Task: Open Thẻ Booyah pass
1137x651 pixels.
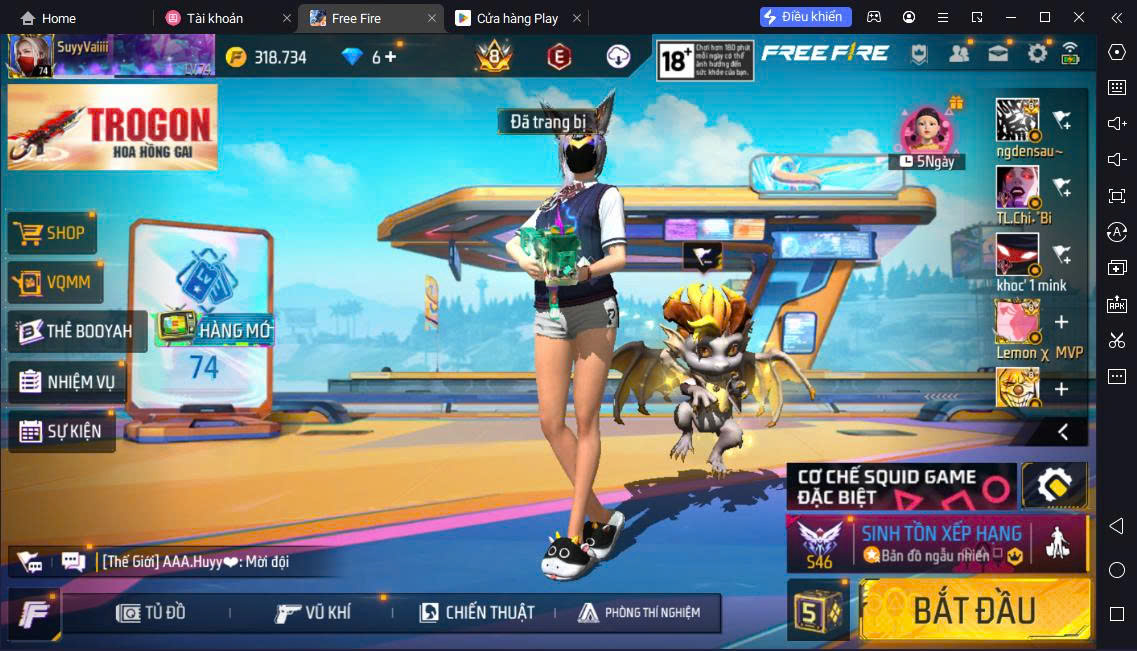Action: (x=76, y=331)
